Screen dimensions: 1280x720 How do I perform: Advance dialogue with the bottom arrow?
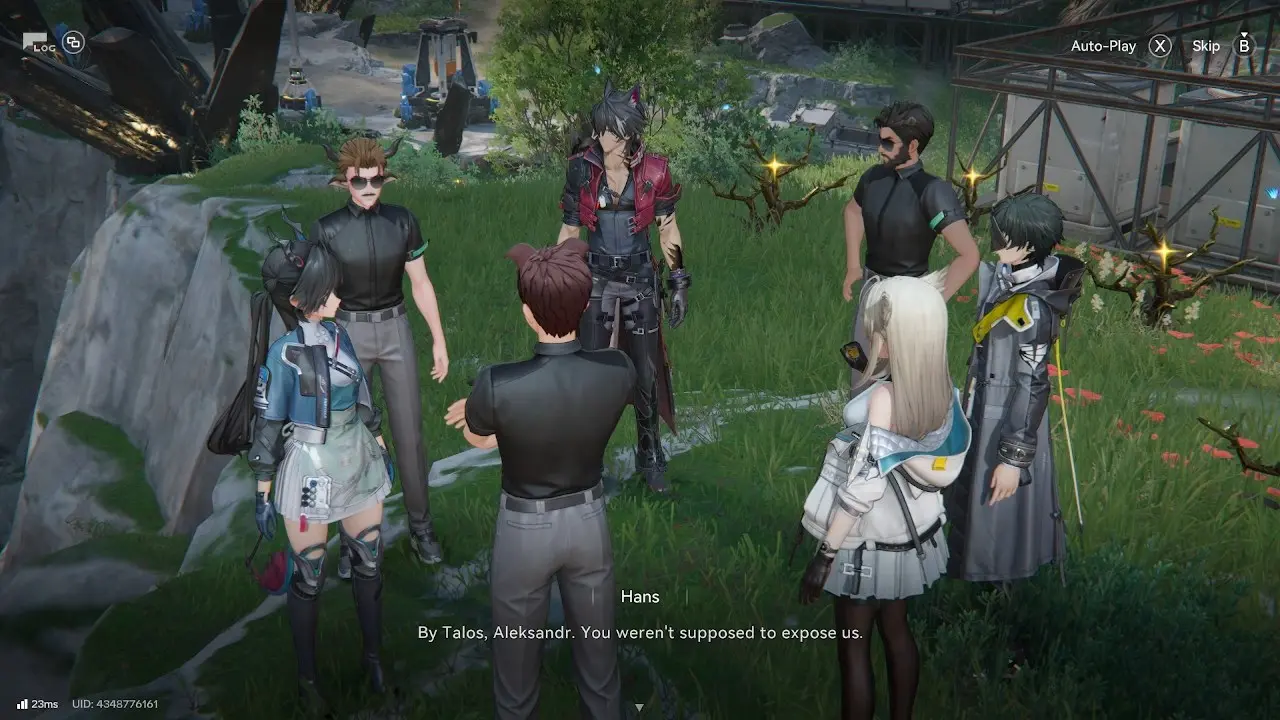point(639,708)
